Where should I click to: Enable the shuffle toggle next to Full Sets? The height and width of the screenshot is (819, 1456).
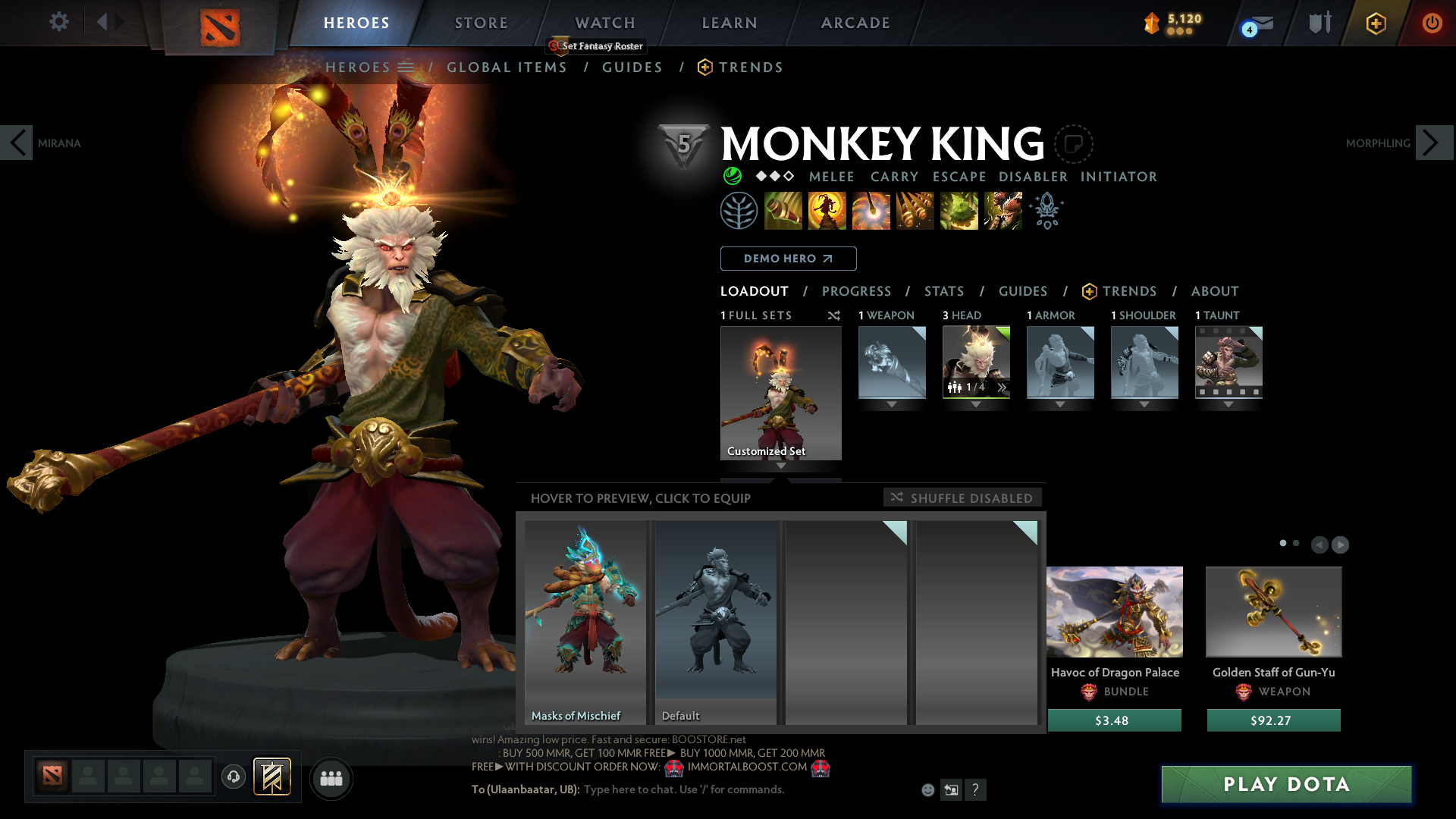click(833, 315)
